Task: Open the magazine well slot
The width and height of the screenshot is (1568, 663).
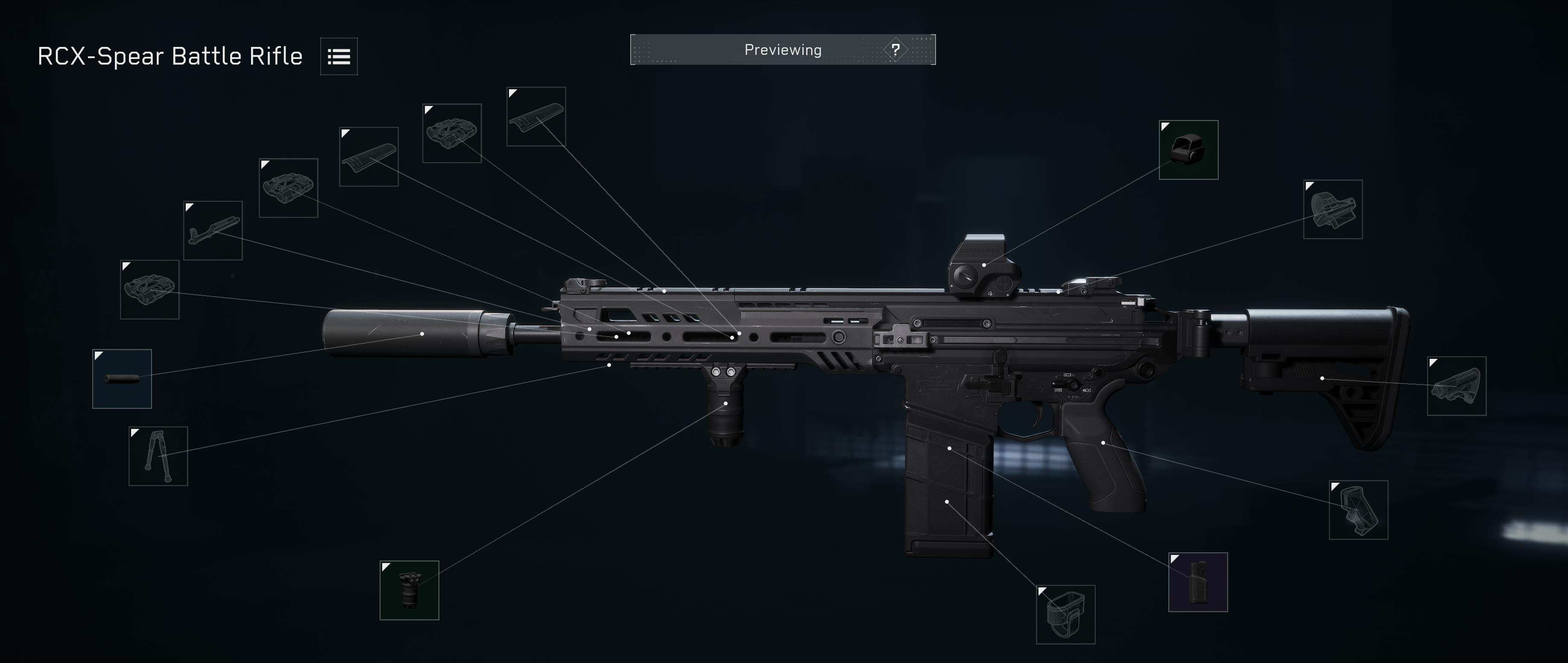Action: pyautogui.click(x=1065, y=614)
